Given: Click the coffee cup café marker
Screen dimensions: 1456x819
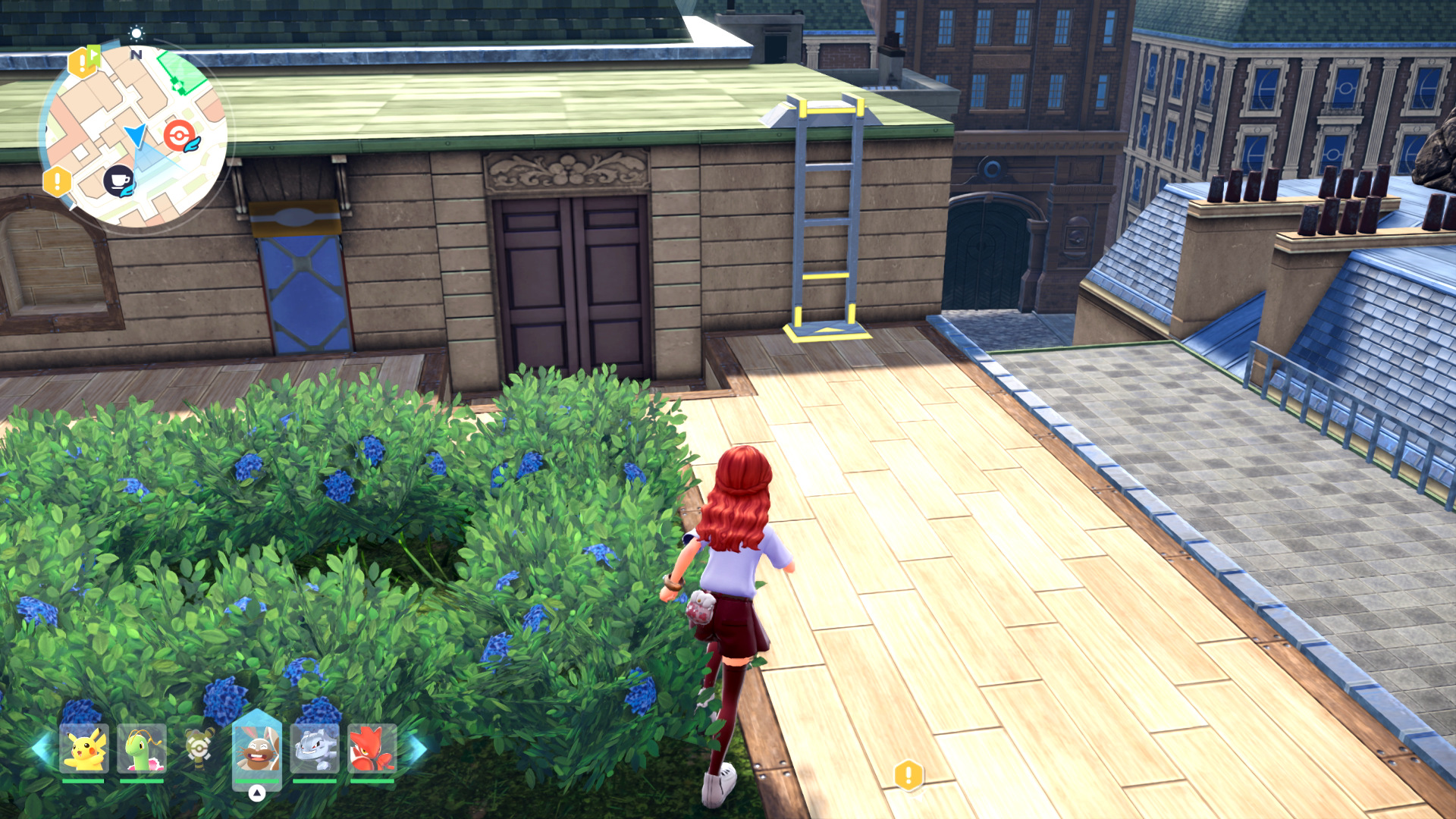Looking at the screenshot, I should point(118,180).
